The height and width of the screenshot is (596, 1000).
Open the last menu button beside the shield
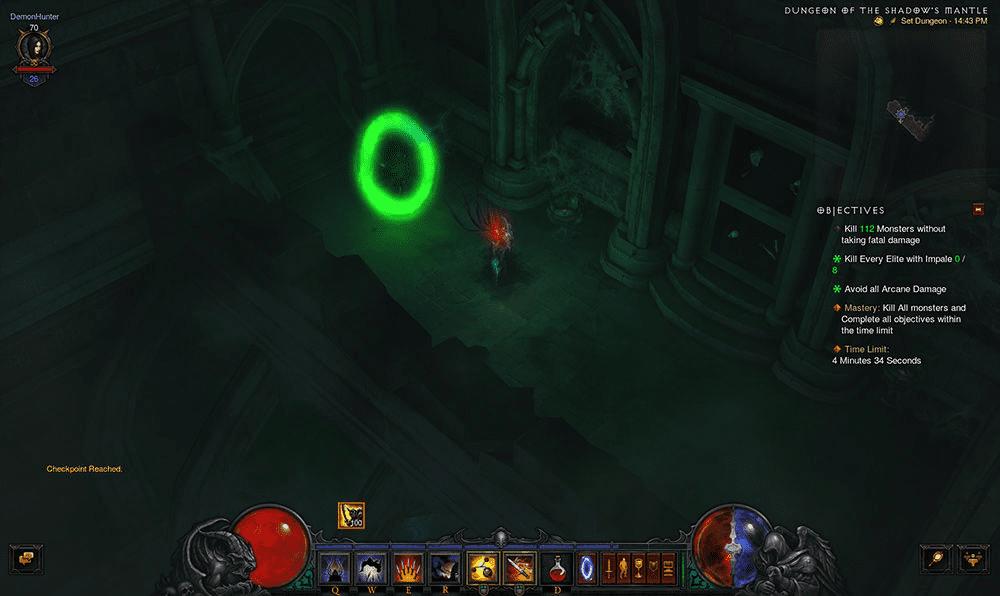(668, 567)
